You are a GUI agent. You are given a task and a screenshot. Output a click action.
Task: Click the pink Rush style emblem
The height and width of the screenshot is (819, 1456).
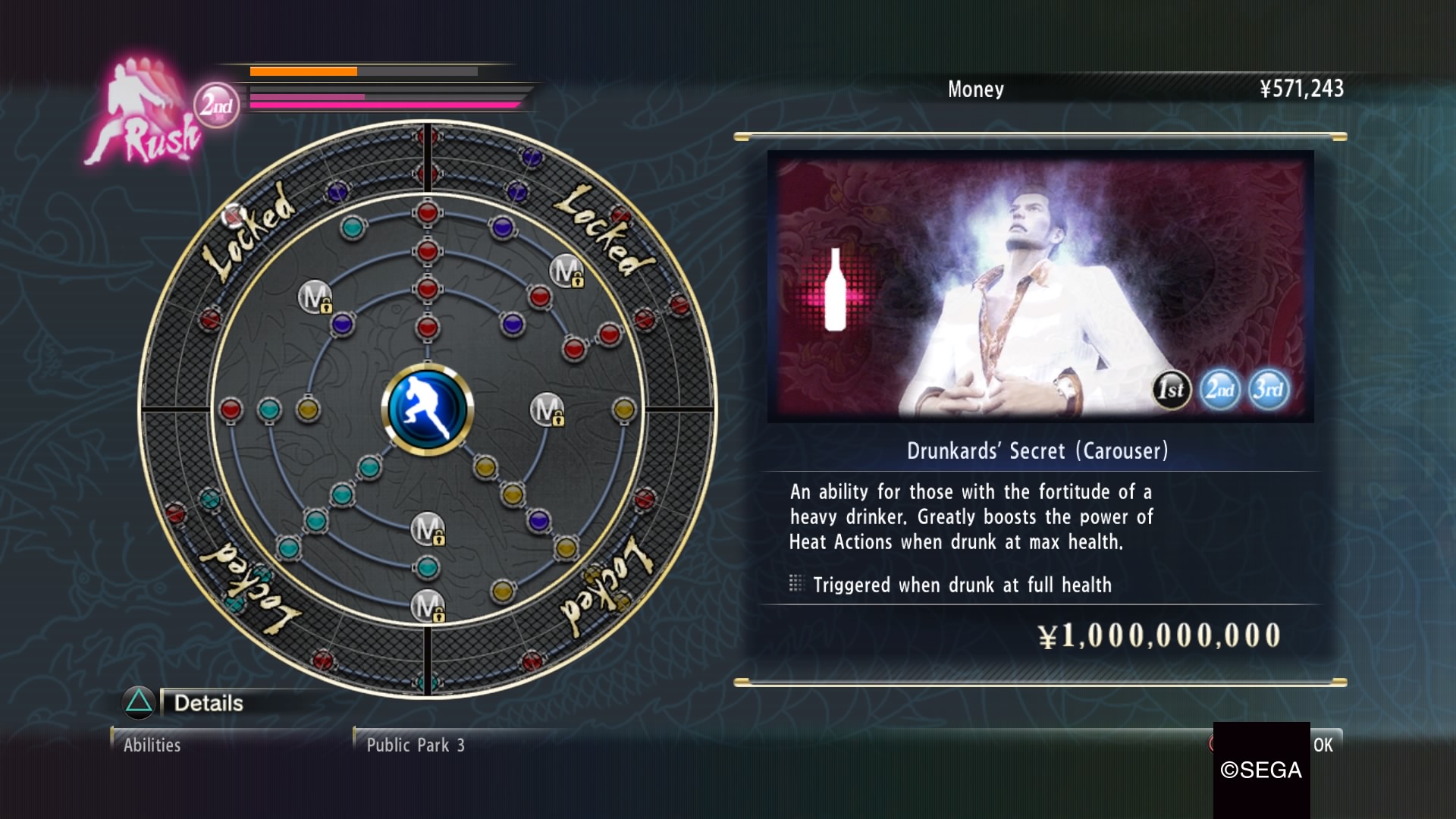(x=144, y=114)
